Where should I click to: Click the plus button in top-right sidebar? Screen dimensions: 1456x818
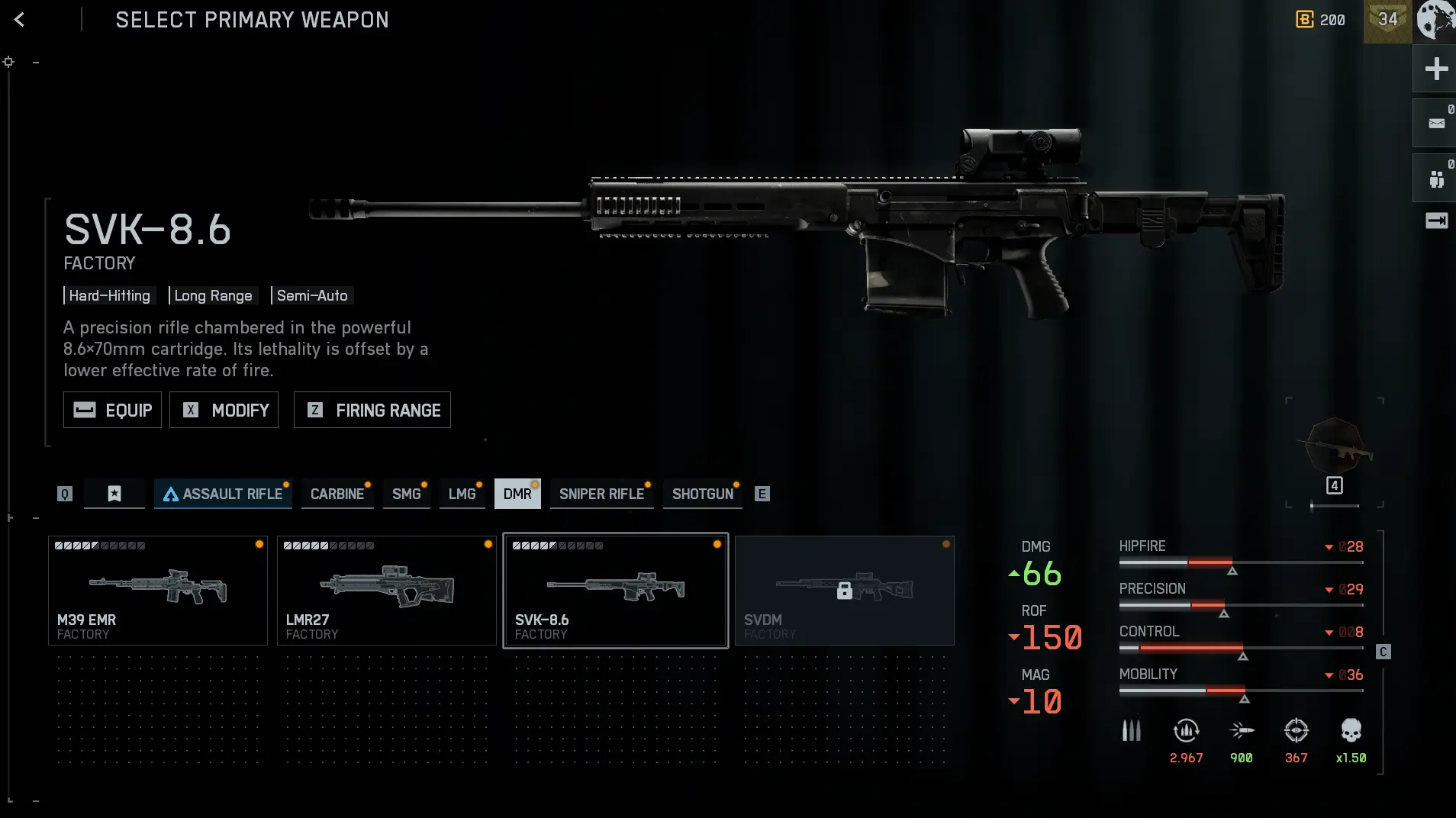1436,69
